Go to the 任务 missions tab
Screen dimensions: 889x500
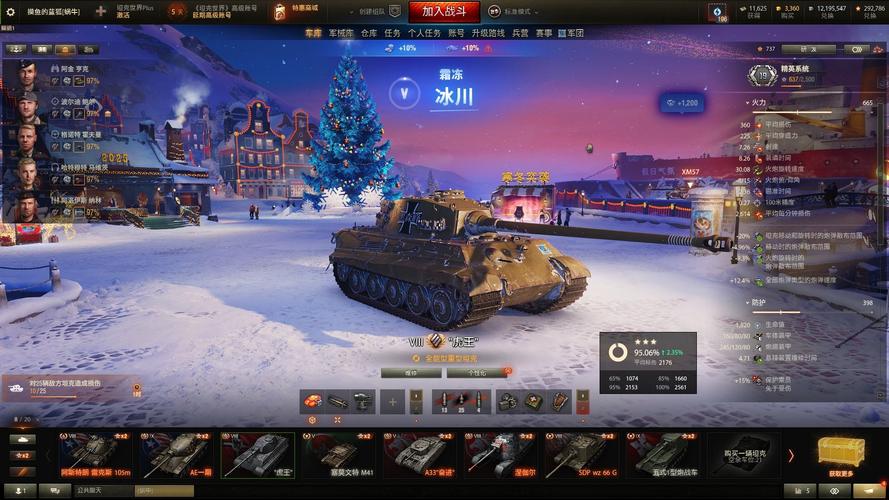click(x=393, y=33)
